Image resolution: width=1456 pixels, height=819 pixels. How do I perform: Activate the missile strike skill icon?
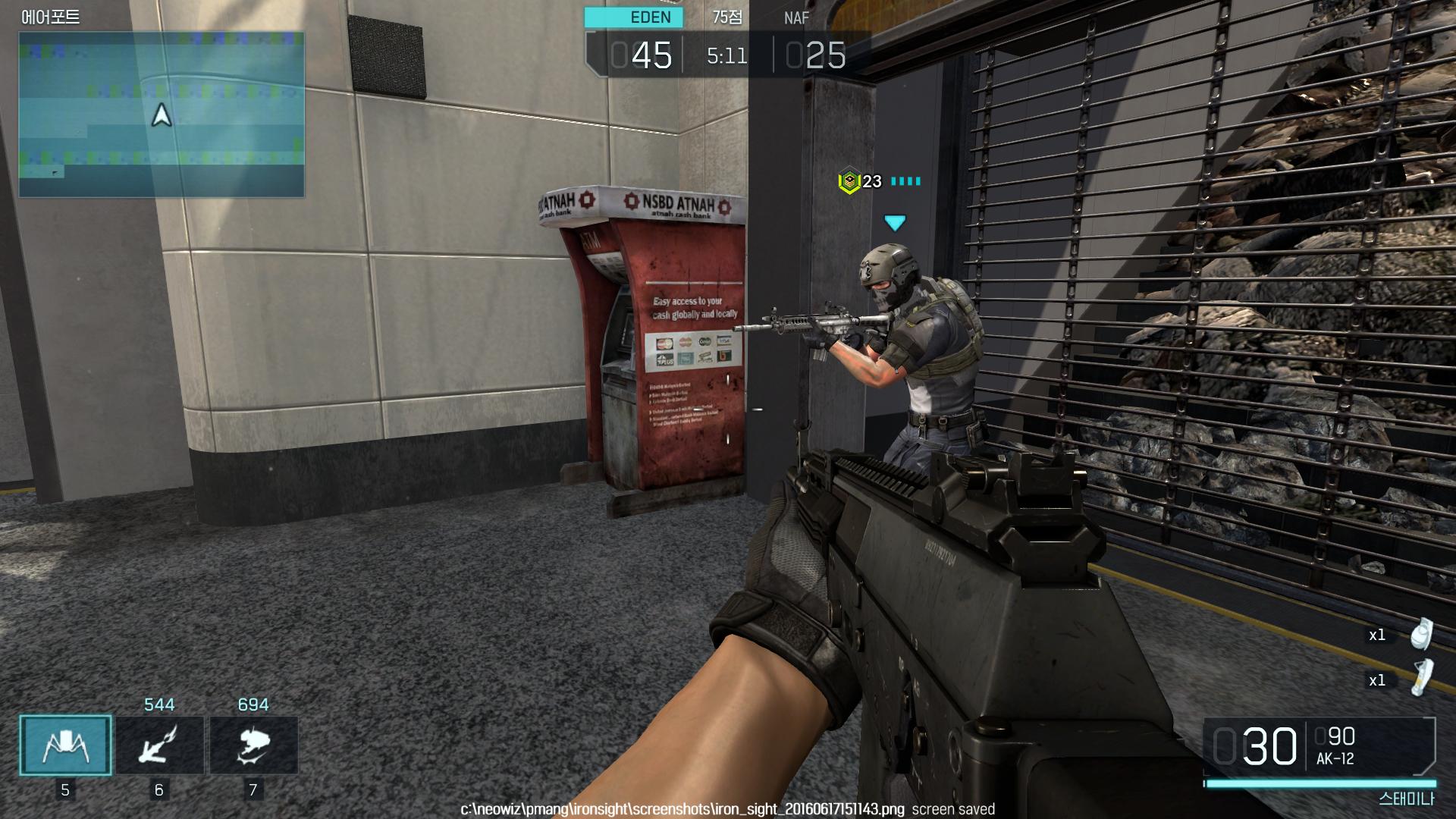pyautogui.click(x=159, y=745)
